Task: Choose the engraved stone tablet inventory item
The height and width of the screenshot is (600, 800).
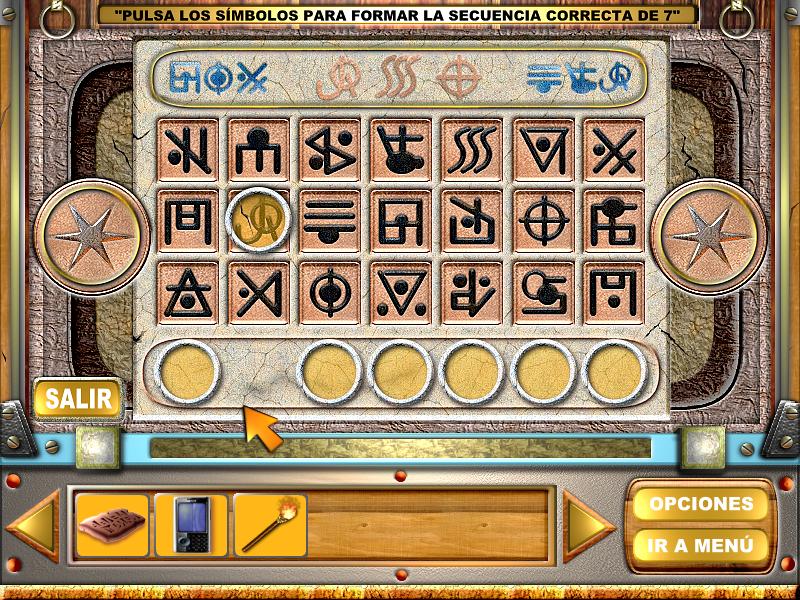Action: [x=112, y=524]
